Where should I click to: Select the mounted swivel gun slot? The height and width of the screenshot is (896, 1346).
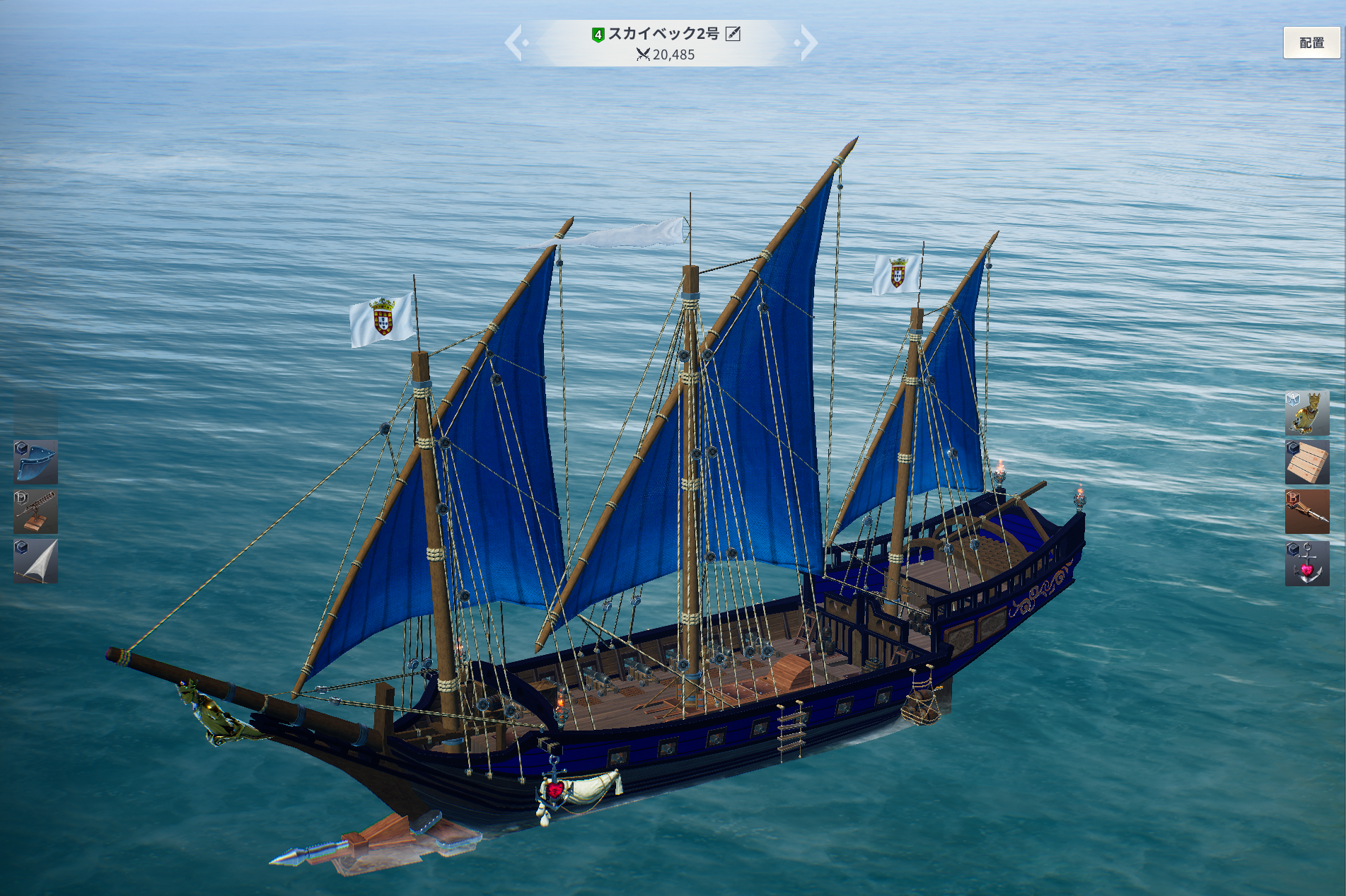pyautogui.click(x=36, y=511)
